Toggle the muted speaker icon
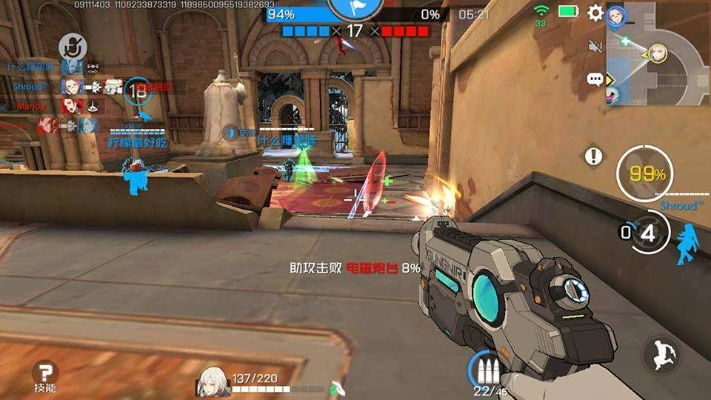 (595, 46)
